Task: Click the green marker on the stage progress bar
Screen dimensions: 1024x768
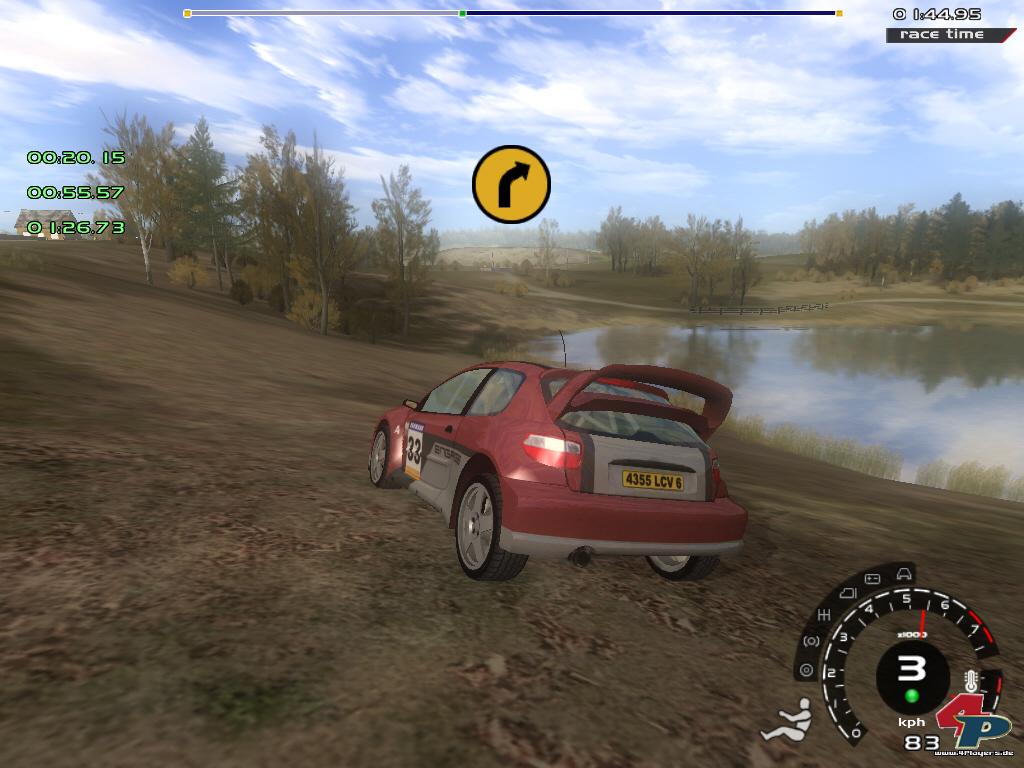Action: point(462,14)
